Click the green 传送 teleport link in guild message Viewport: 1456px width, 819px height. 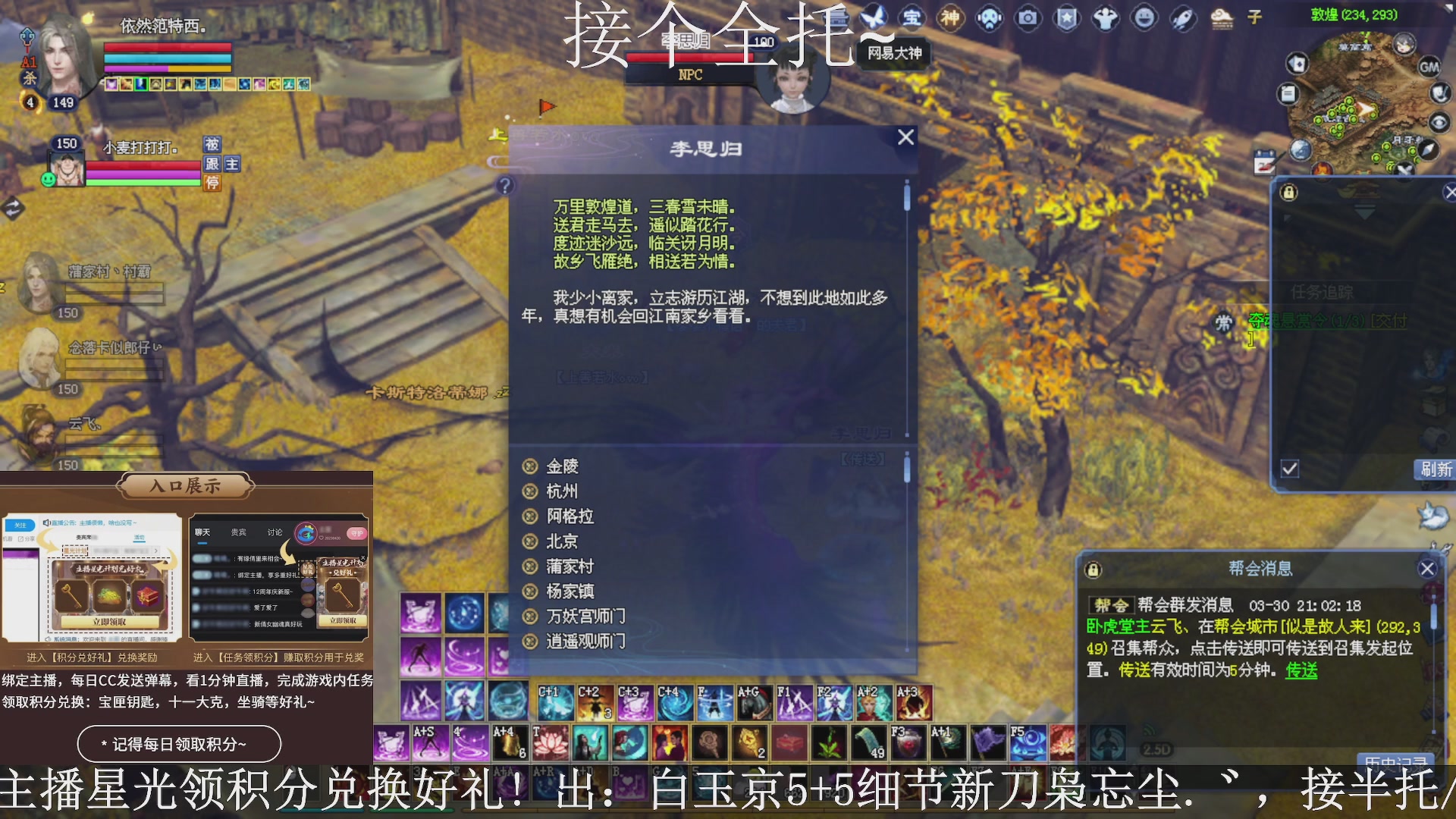pos(1301,671)
